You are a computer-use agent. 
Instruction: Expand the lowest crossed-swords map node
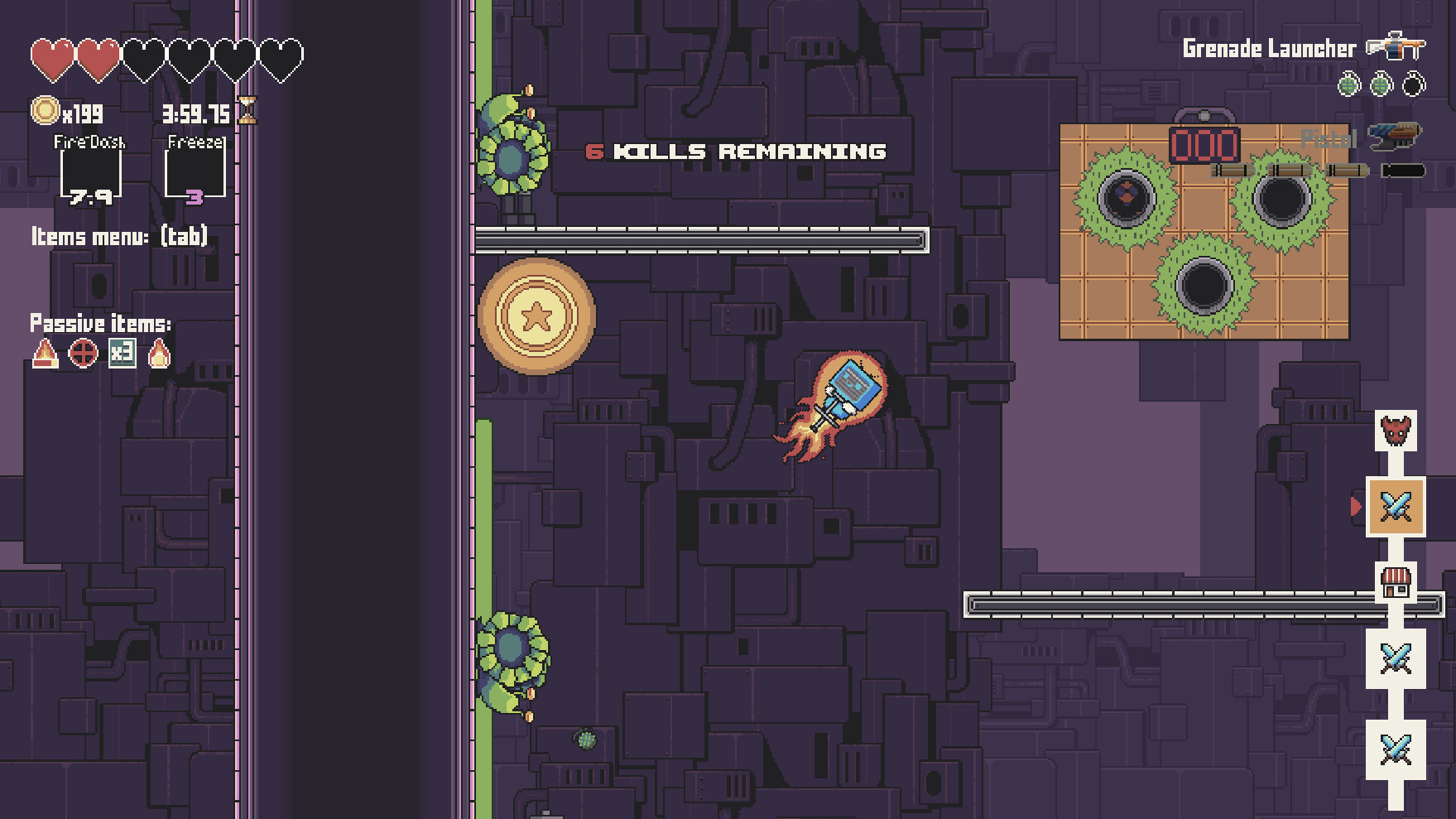pos(1395,747)
